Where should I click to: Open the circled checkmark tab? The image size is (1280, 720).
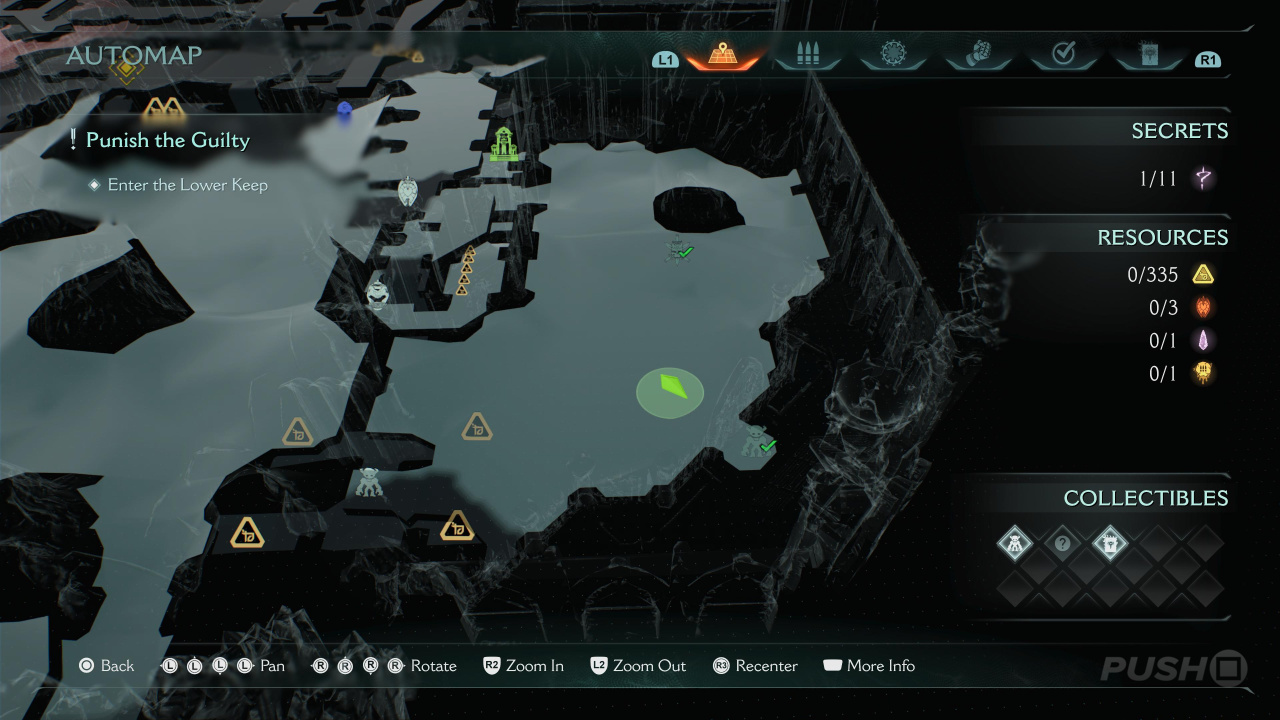coord(1063,56)
